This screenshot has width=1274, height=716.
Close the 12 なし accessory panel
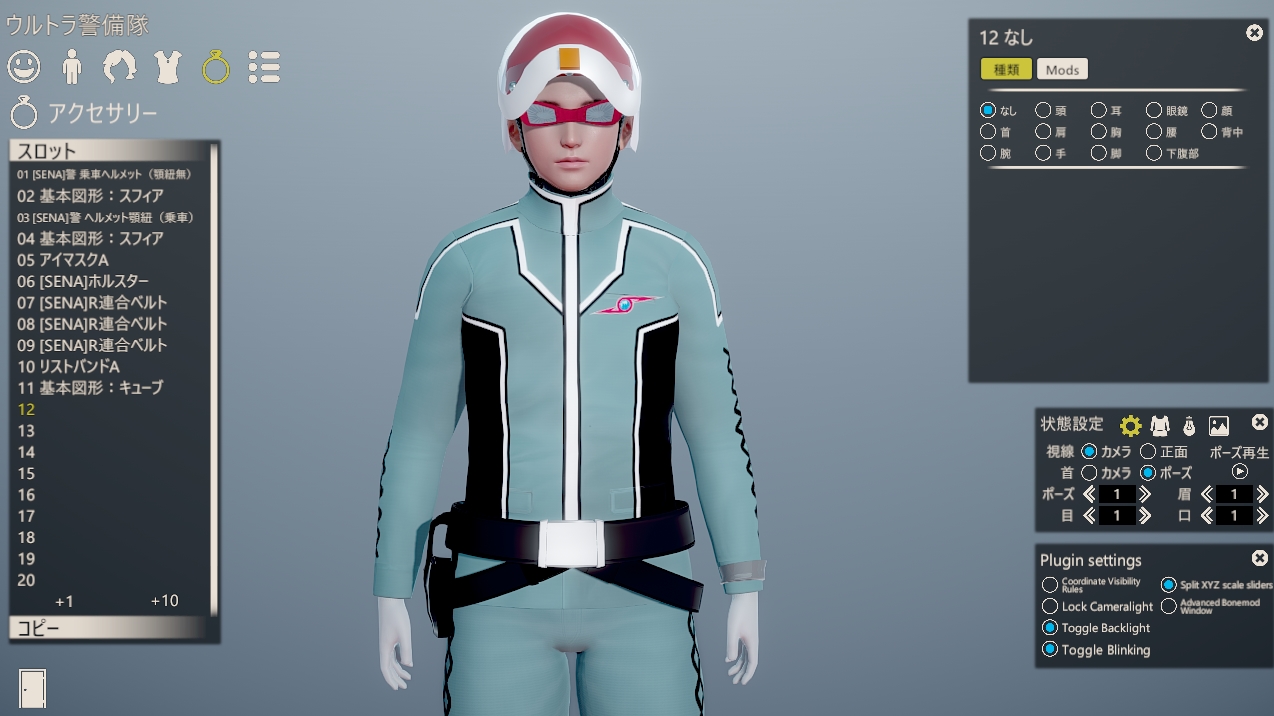point(1254,33)
